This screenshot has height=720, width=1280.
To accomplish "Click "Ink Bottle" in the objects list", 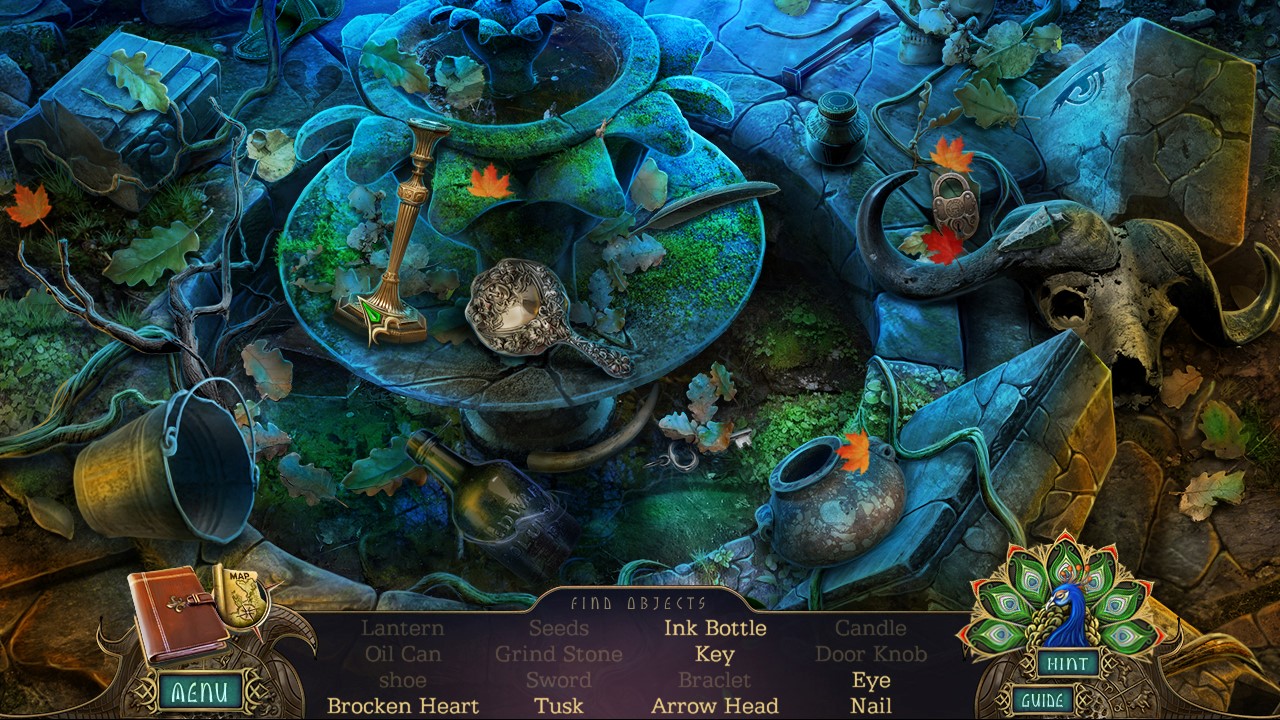I will (716, 628).
